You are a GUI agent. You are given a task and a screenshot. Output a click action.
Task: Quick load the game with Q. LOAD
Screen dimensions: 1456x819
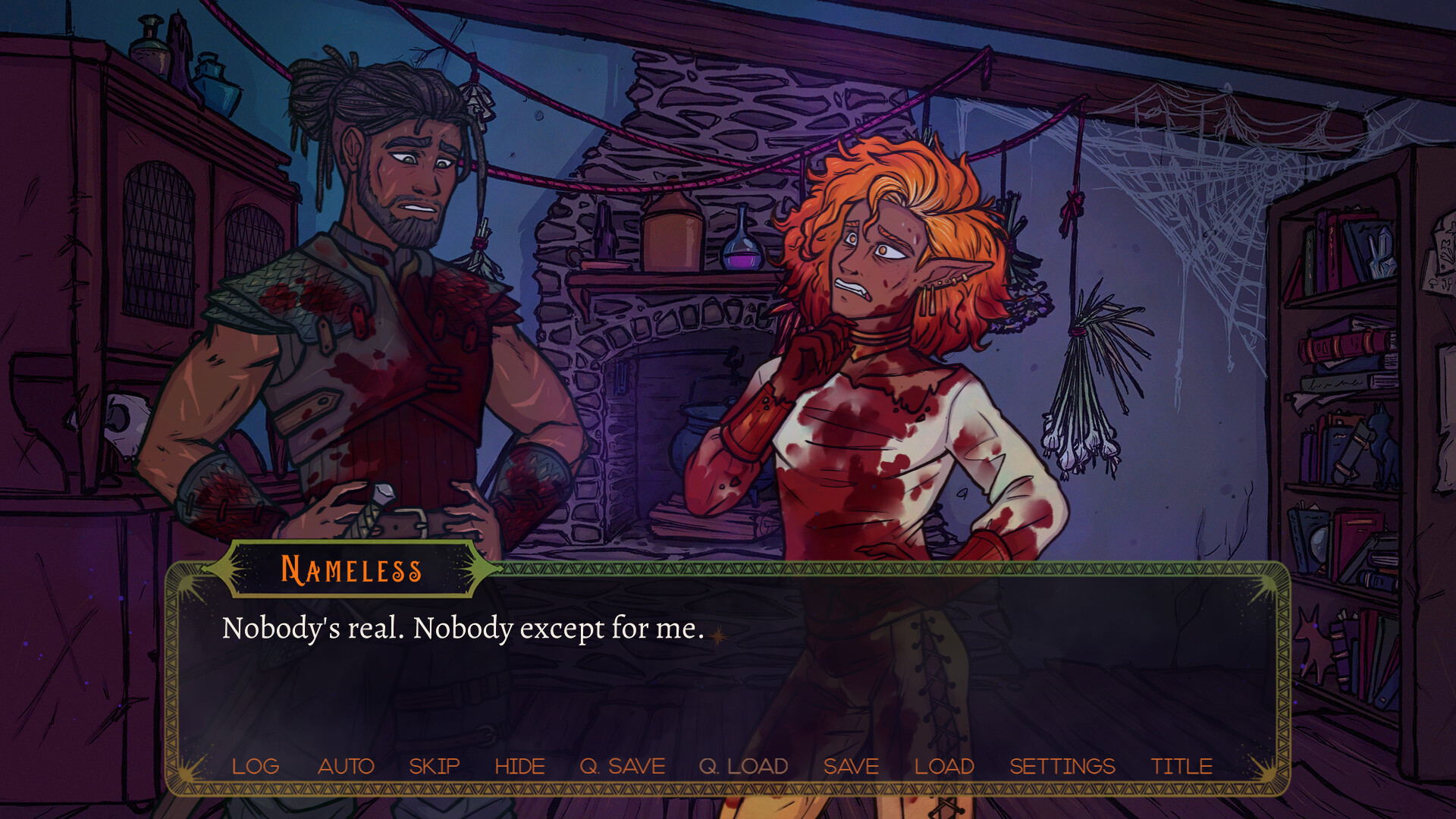[744, 766]
